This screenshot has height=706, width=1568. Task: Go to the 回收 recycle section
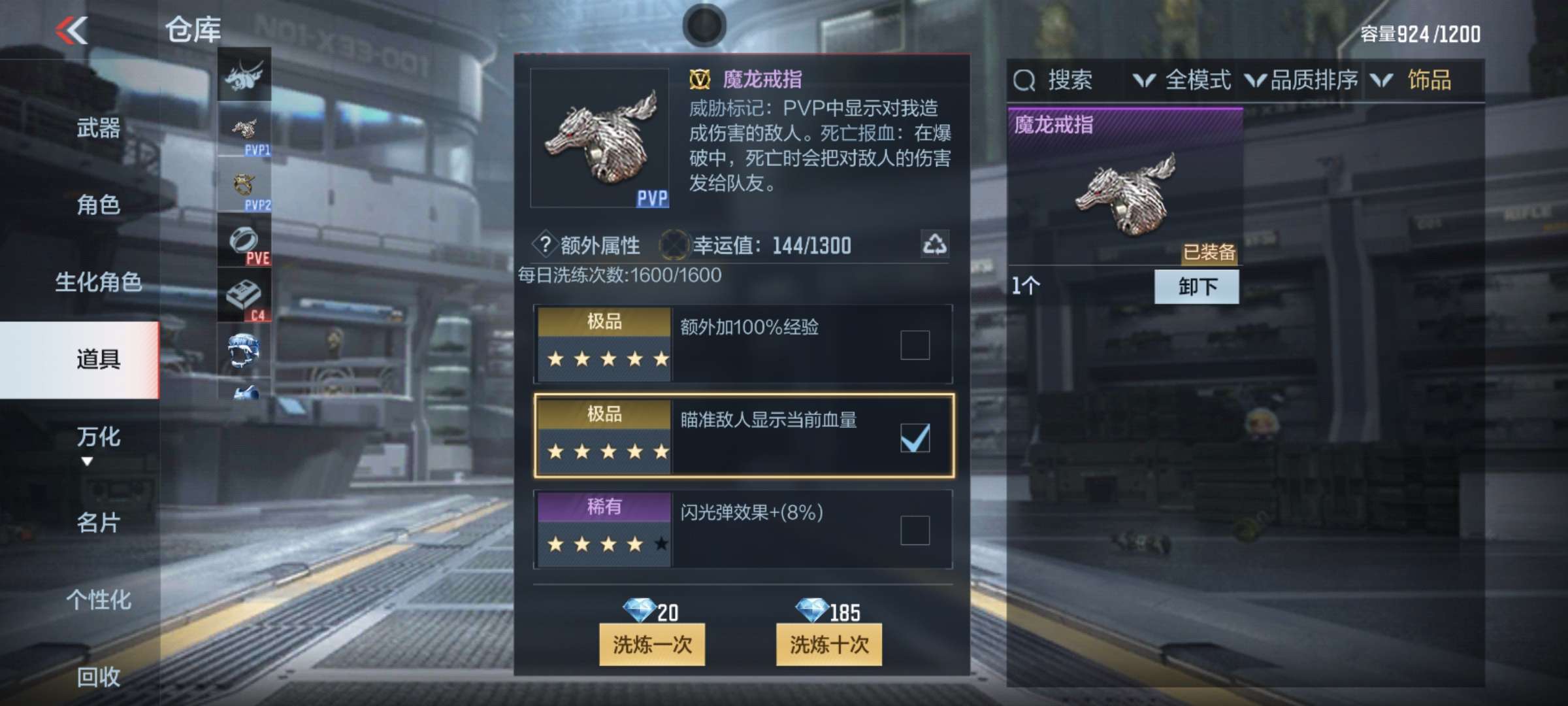[98, 677]
